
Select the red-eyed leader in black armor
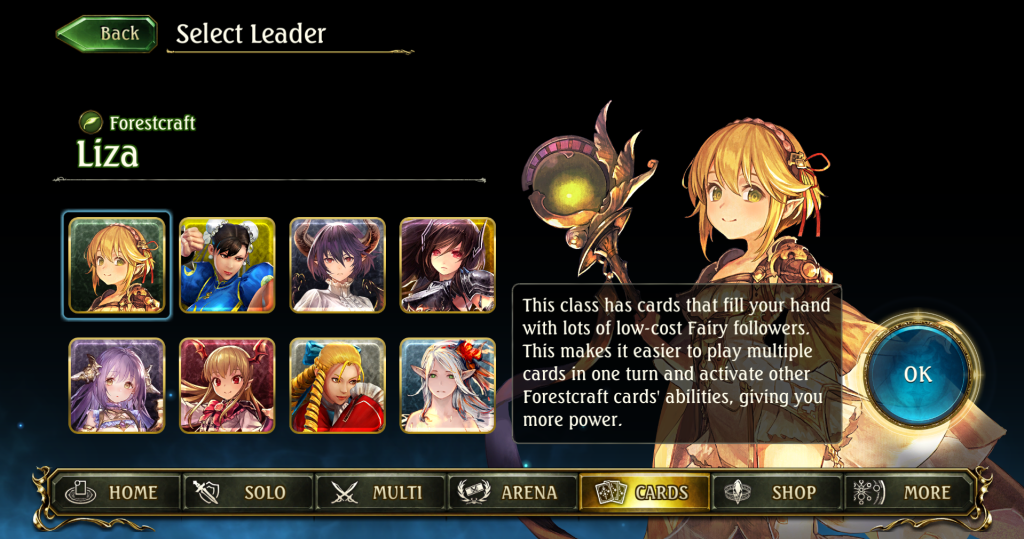pyautogui.click(x=447, y=265)
